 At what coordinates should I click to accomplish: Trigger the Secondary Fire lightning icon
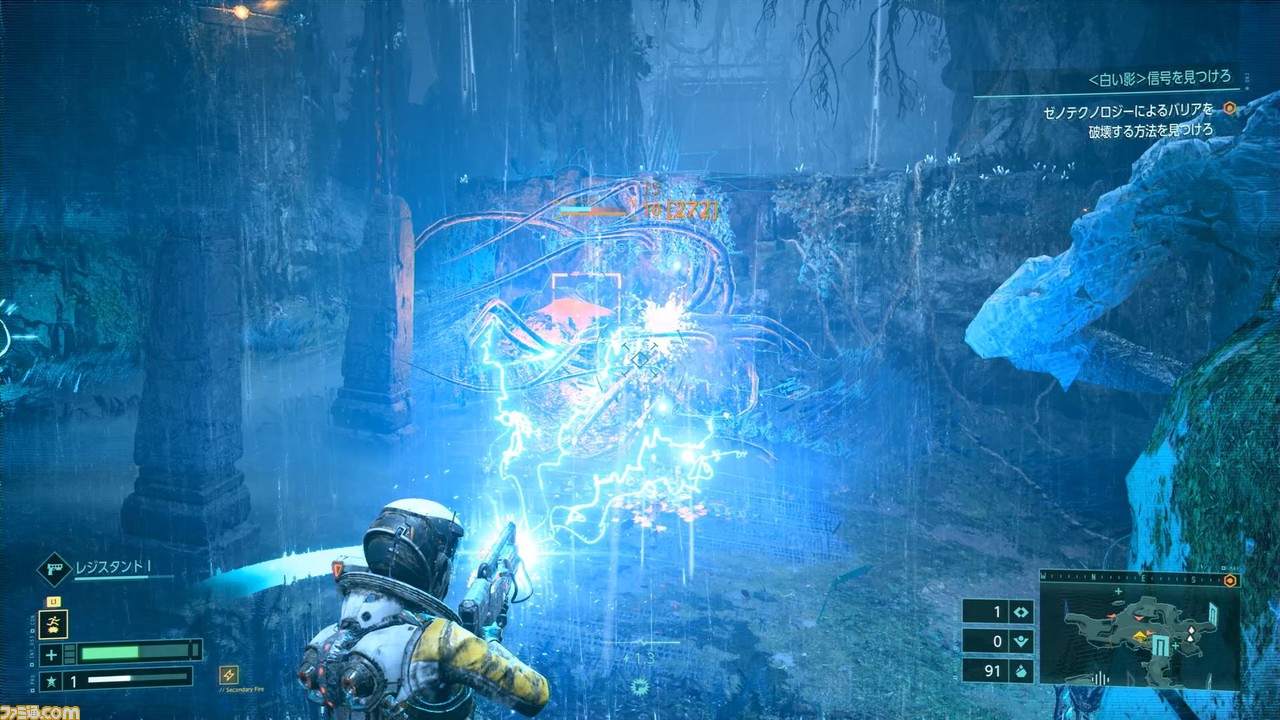pyautogui.click(x=229, y=675)
